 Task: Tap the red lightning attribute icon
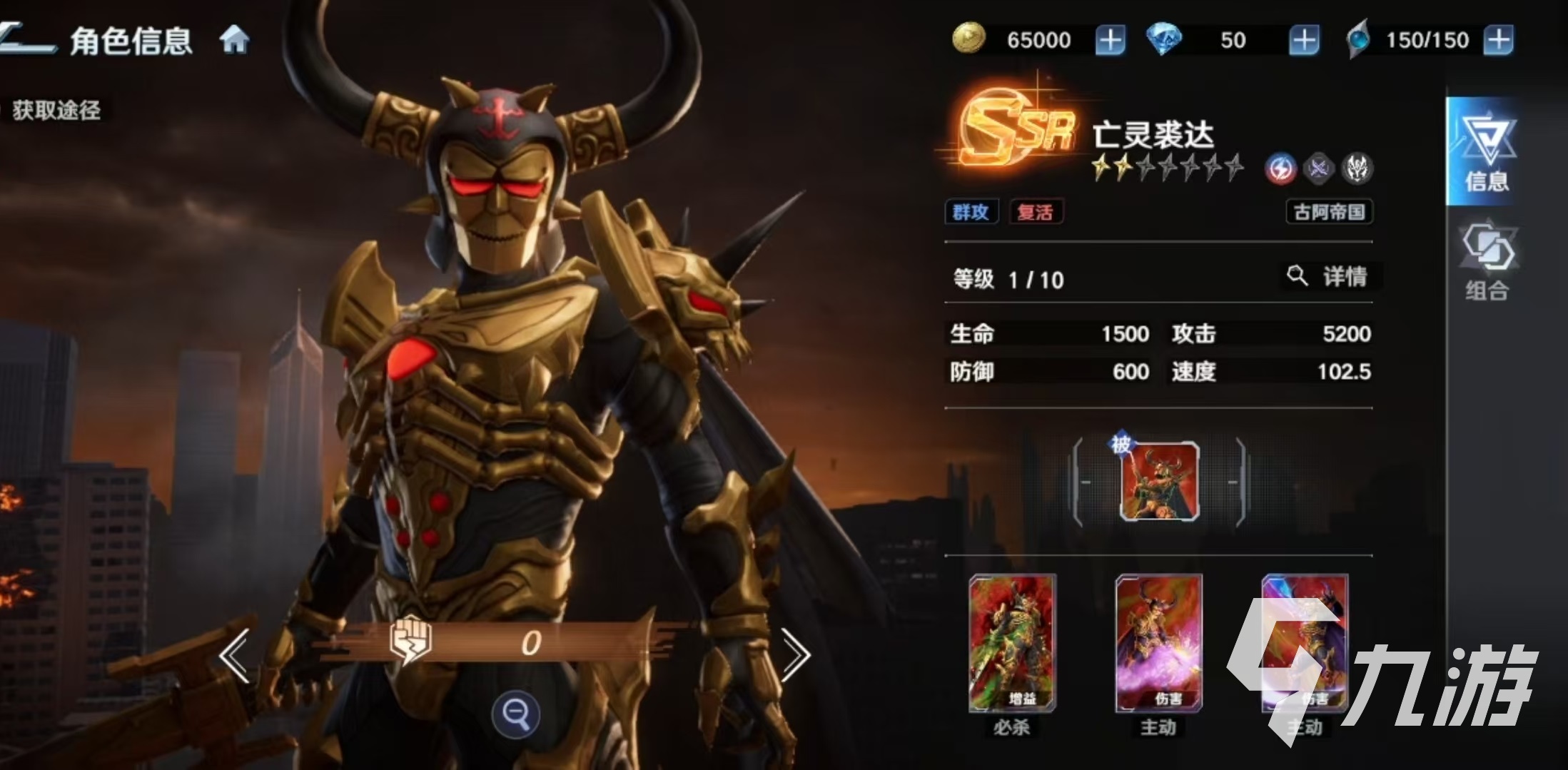click(x=1280, y=169)
